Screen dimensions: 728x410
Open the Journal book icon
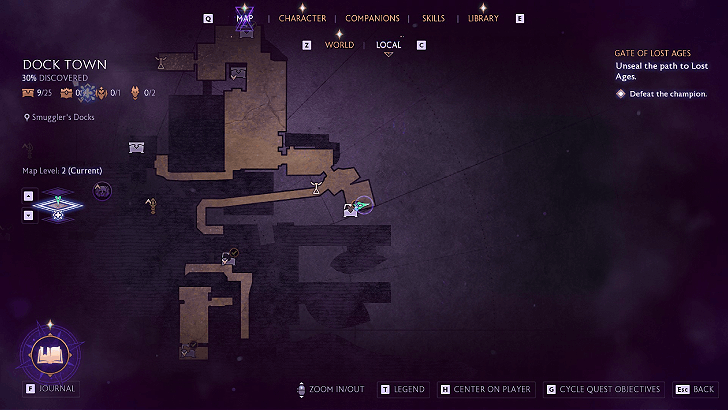pos(46,353)
